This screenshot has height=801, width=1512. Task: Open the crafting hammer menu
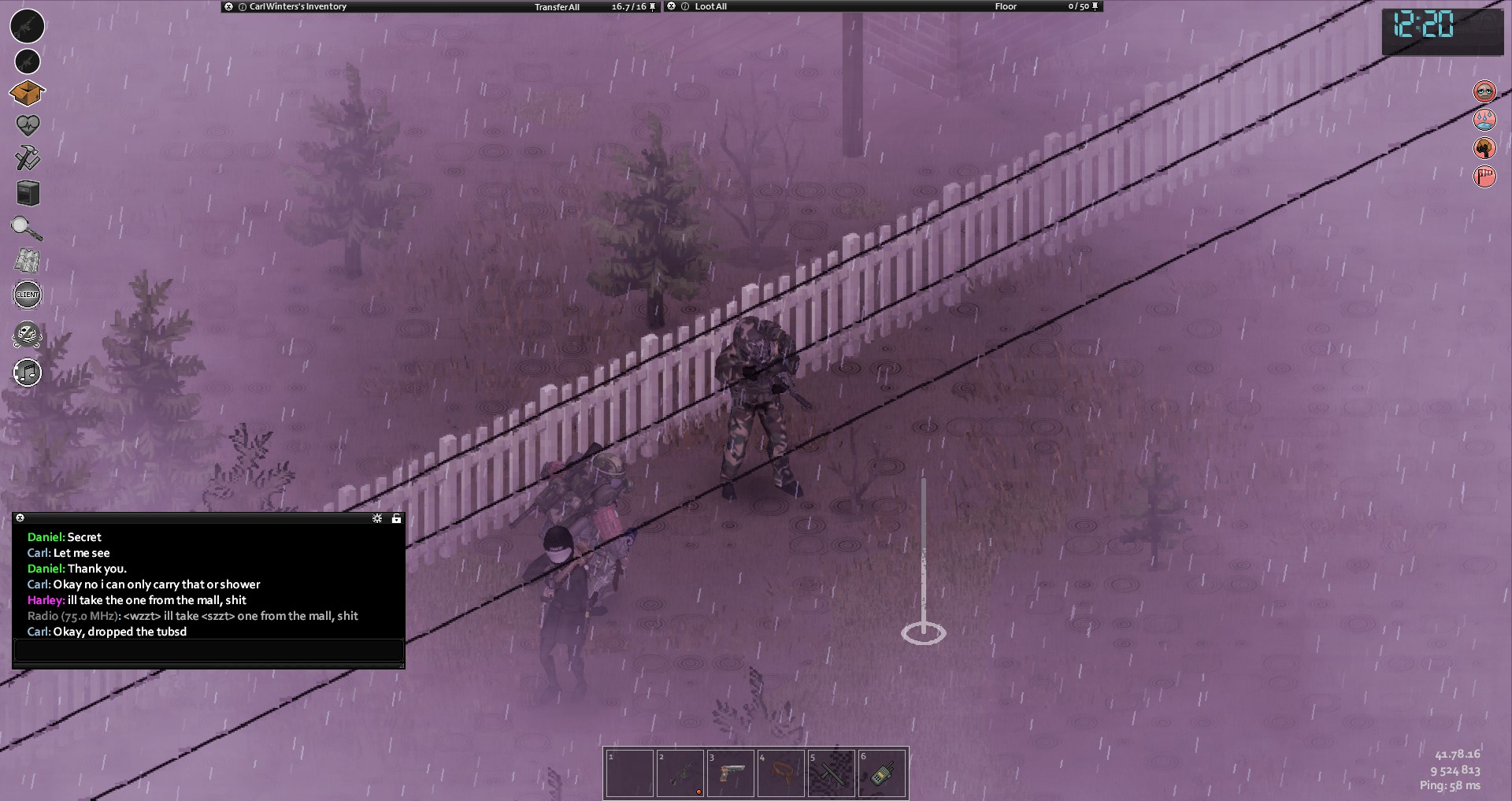tap(28, 158)
